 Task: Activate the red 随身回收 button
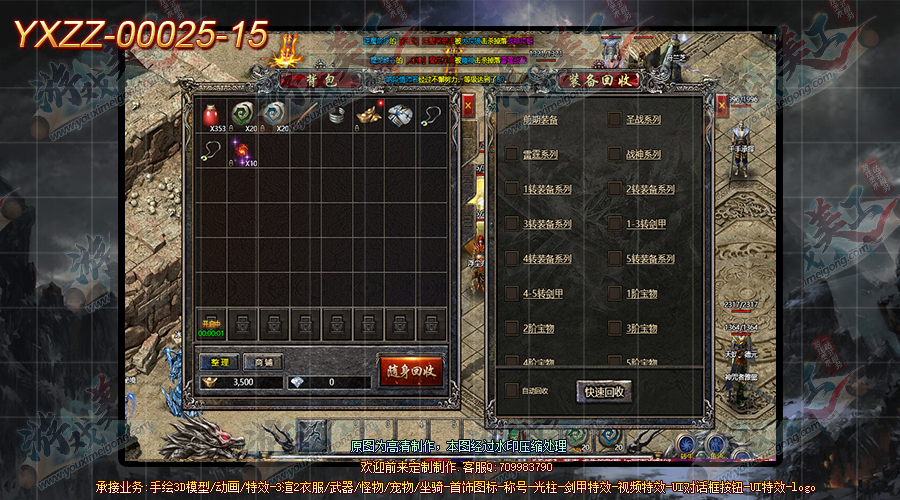point(410,370)
